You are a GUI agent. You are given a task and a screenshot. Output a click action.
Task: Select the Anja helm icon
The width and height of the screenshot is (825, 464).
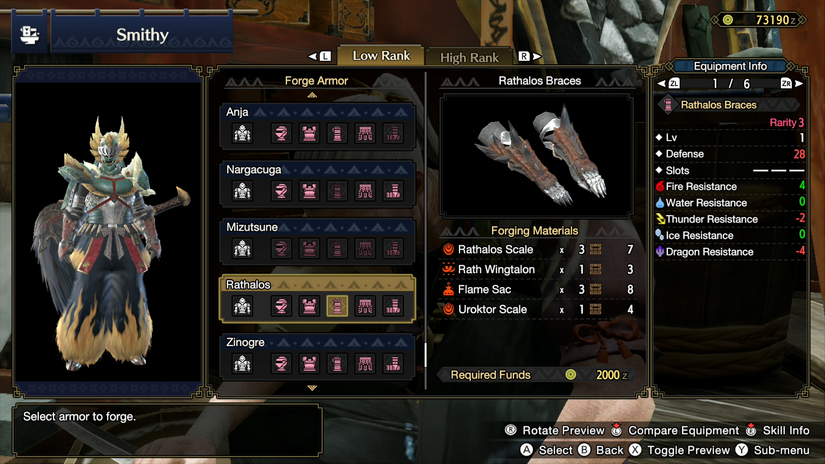click(x=282, y=134)
